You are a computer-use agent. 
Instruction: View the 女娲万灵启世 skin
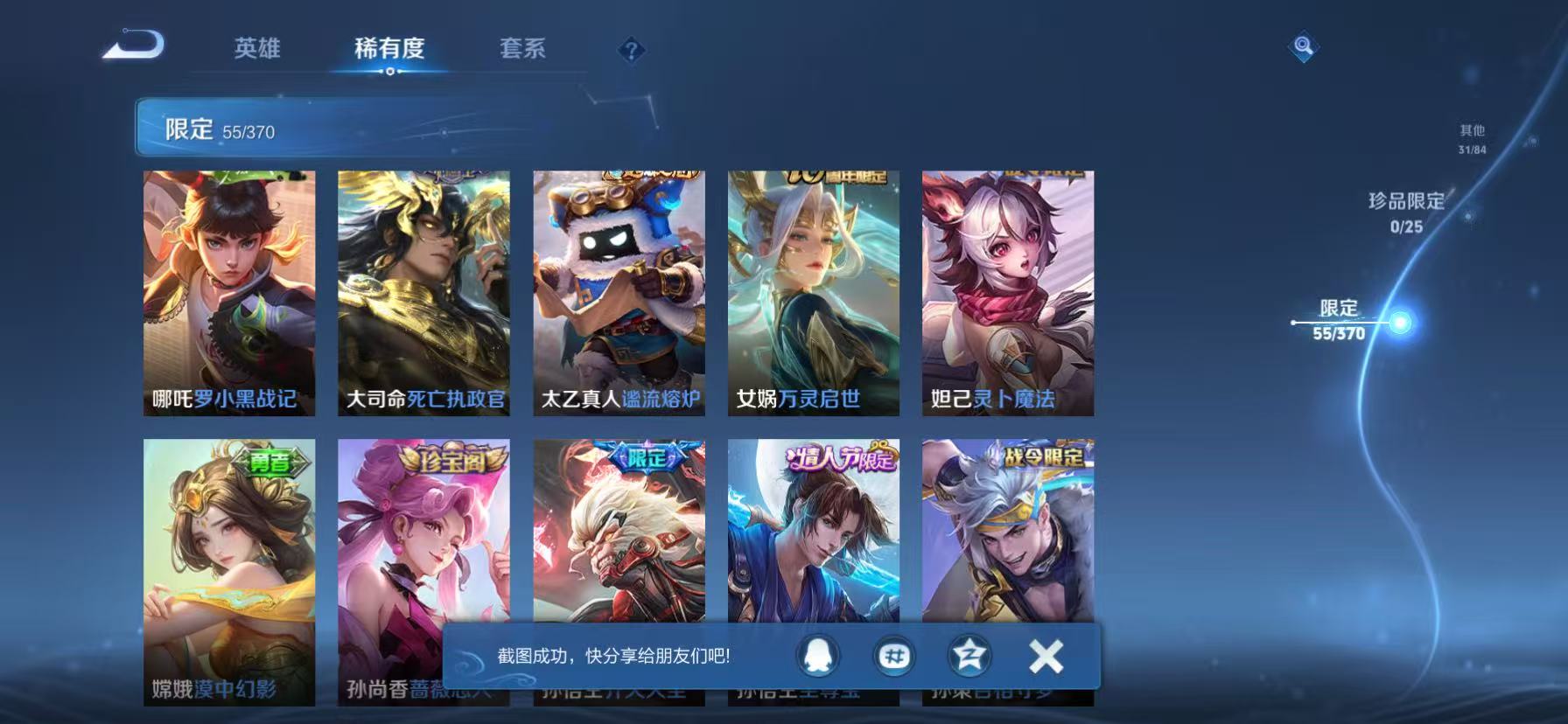[814, 293]
